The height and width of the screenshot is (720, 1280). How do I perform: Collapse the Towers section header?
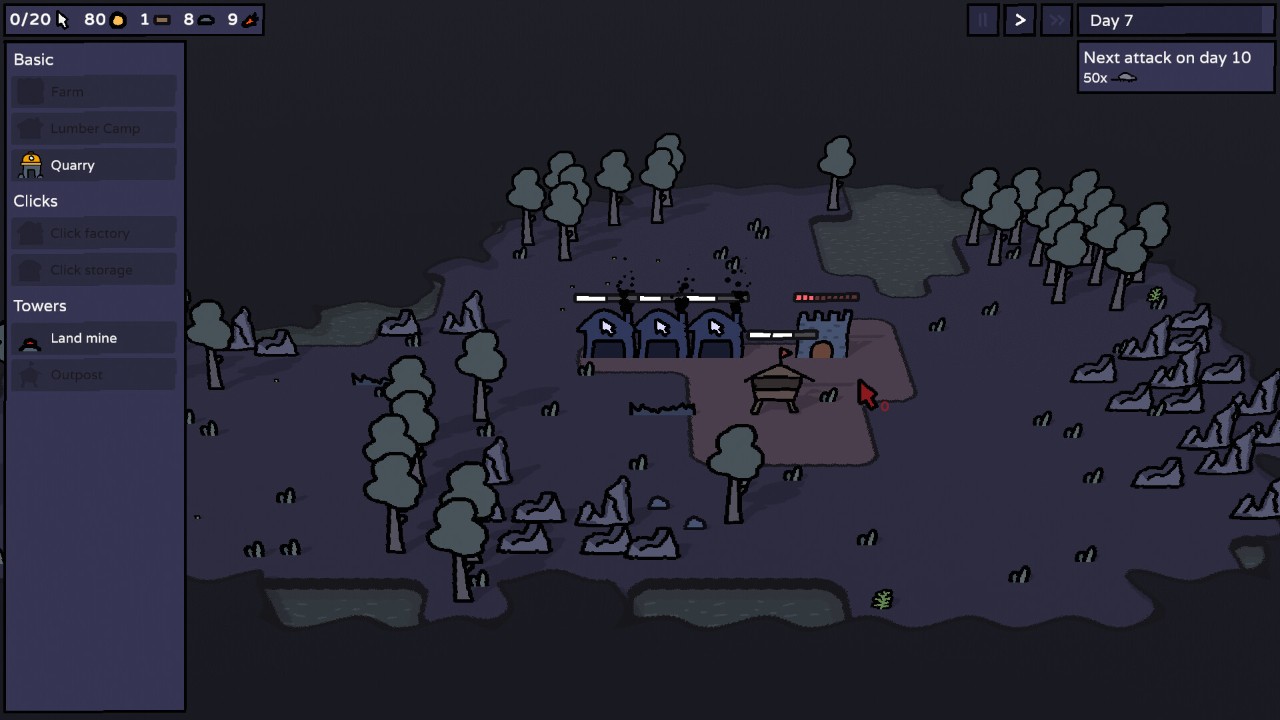tap(39, 306)
